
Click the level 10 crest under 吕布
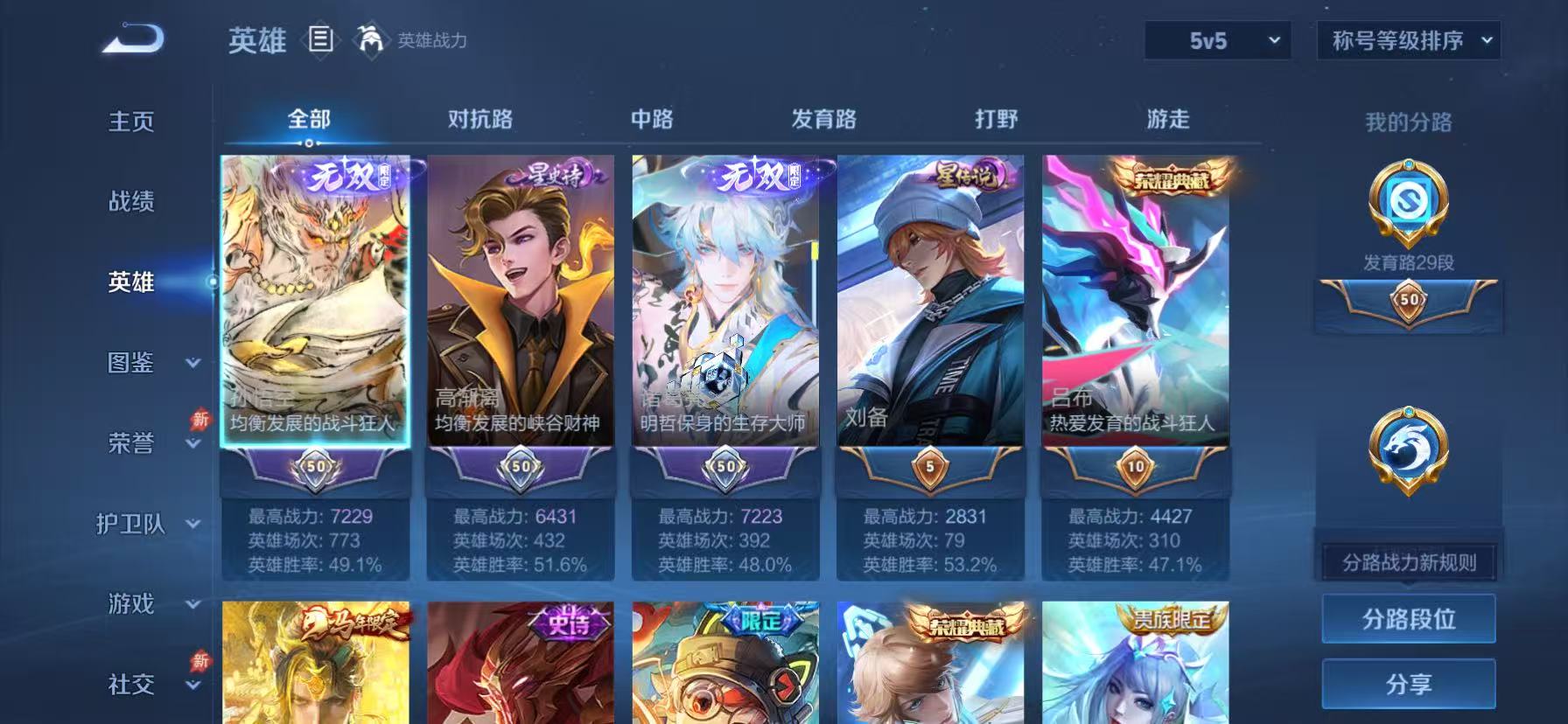1135,470
